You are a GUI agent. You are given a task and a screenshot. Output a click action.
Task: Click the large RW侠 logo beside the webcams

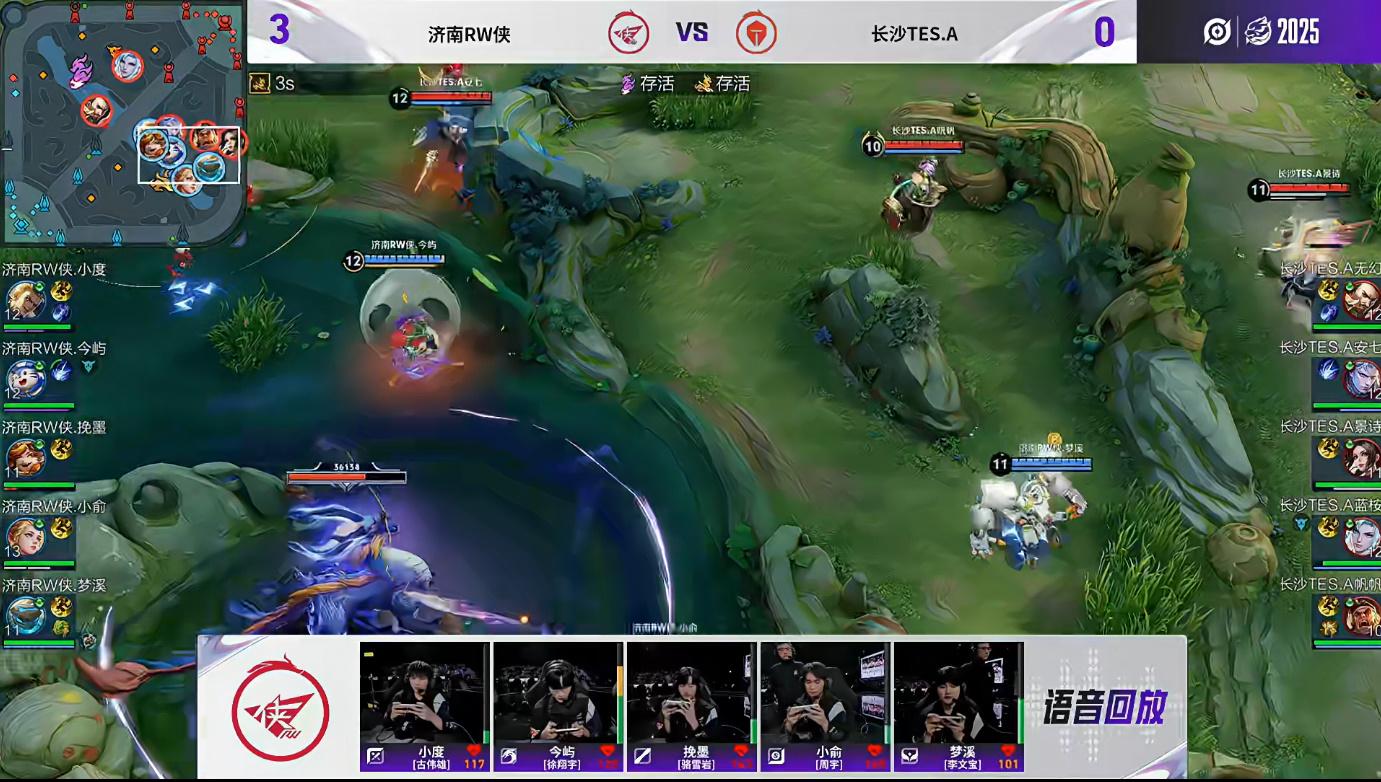(280, 707)
